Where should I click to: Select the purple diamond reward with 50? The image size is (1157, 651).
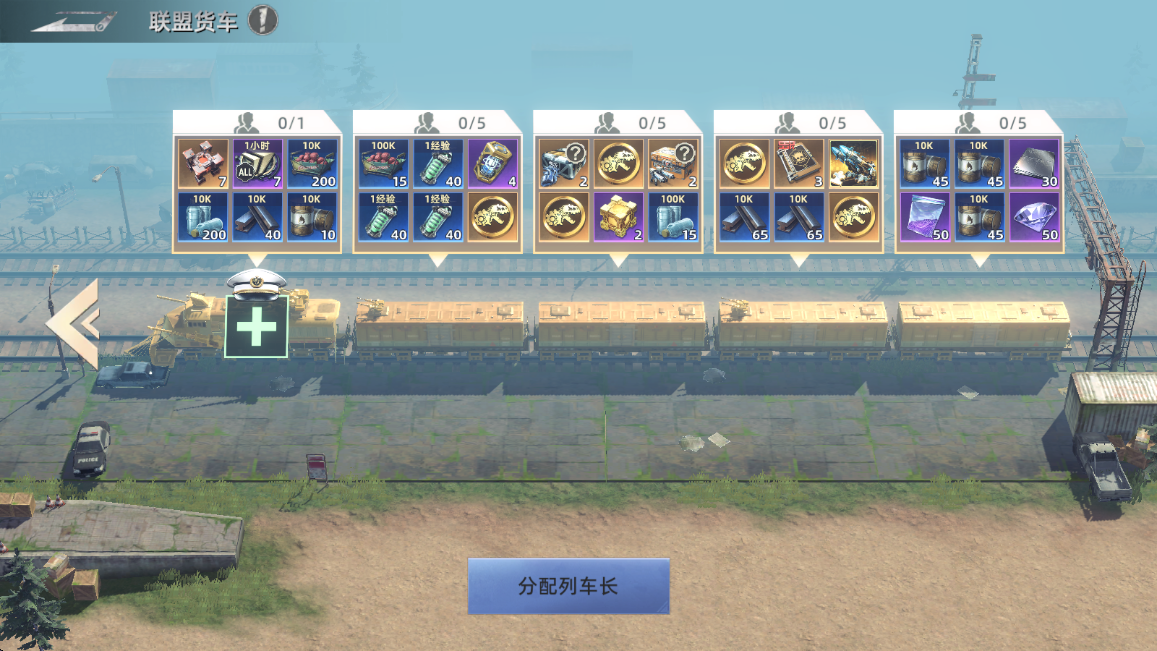pyautogui.click(x=1034, y=218)
